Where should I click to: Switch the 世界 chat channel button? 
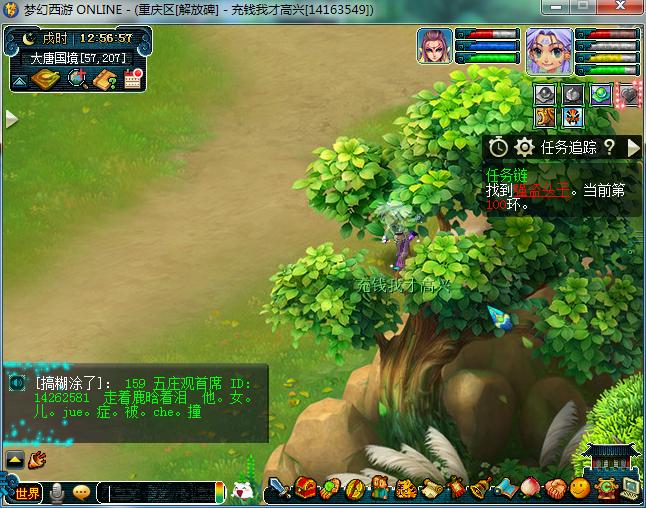27,493
